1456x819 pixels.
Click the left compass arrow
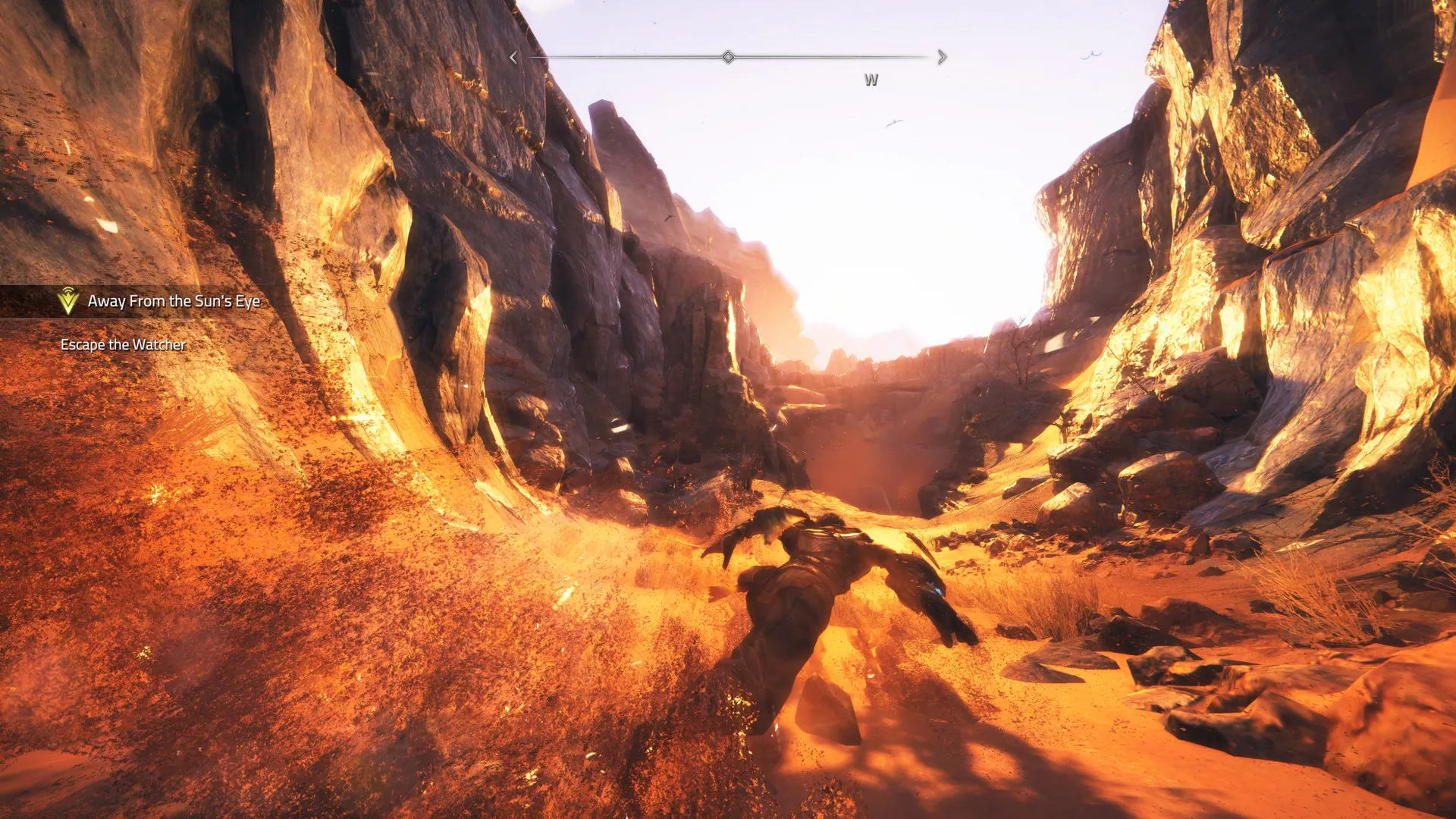click(513, 58)
